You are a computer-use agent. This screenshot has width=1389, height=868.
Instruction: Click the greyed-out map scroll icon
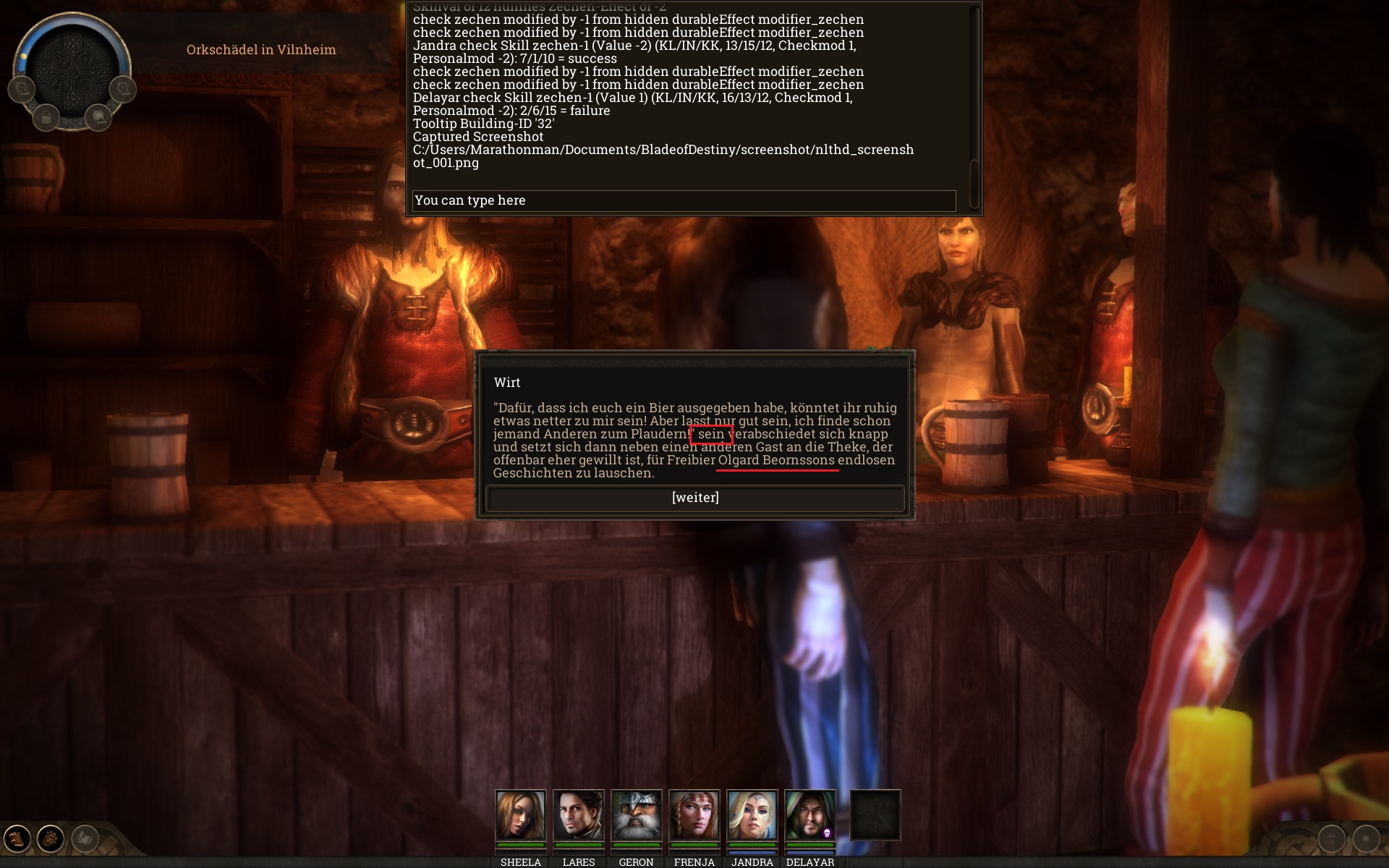coord(85,839)
